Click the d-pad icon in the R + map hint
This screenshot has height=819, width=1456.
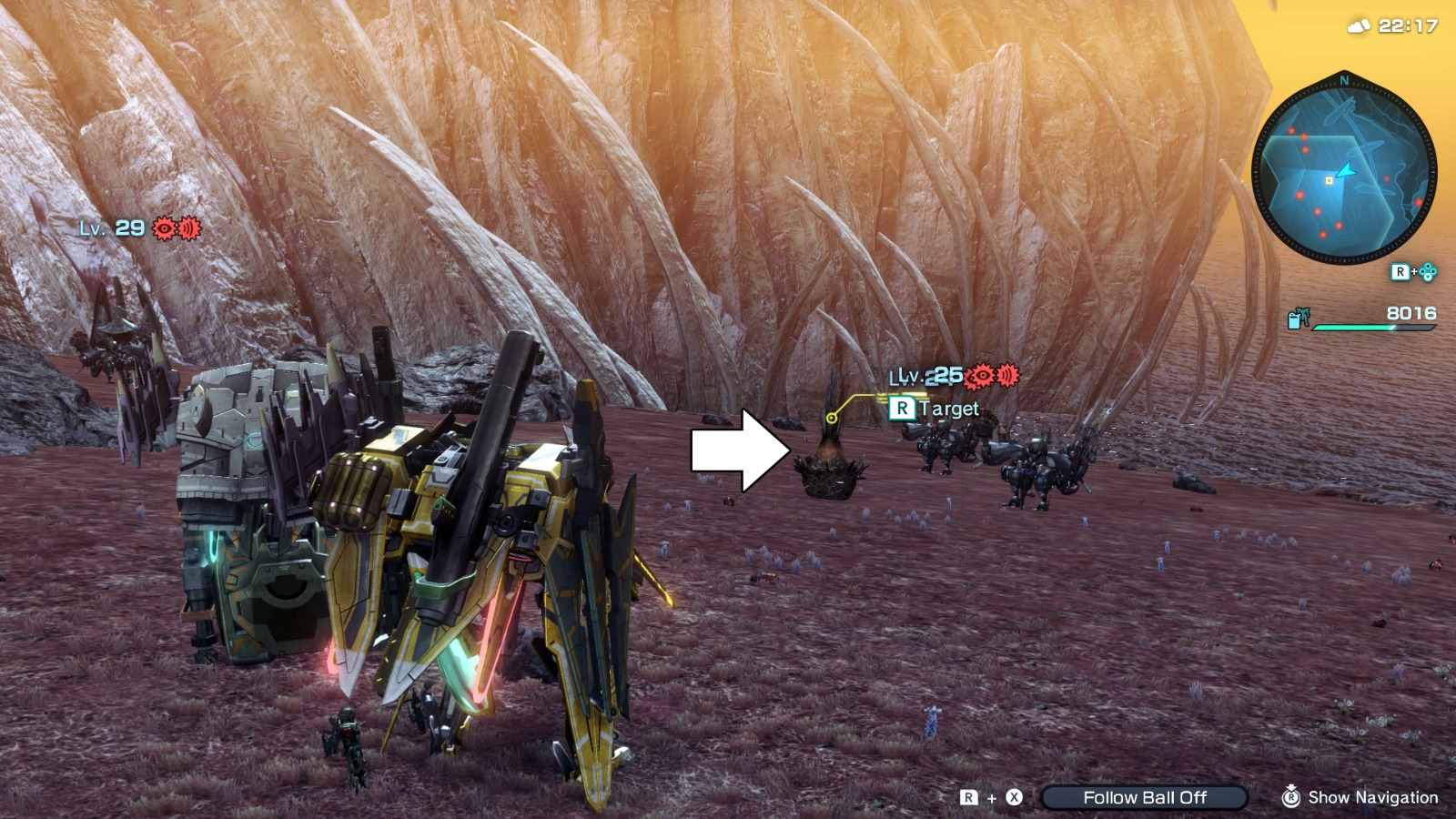pos(1428,272)
